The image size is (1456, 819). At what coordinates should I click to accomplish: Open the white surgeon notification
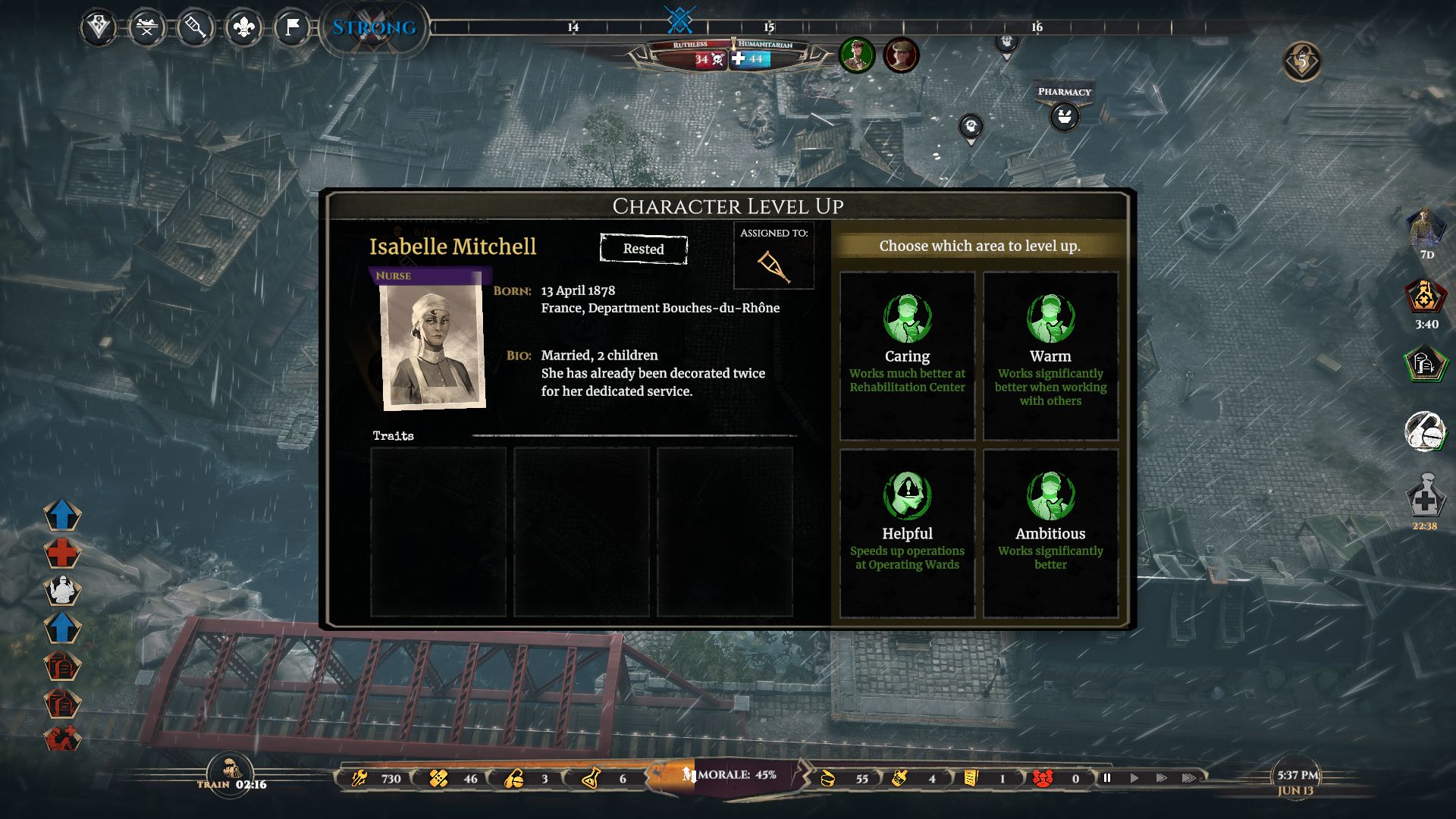tap(62, 590)
